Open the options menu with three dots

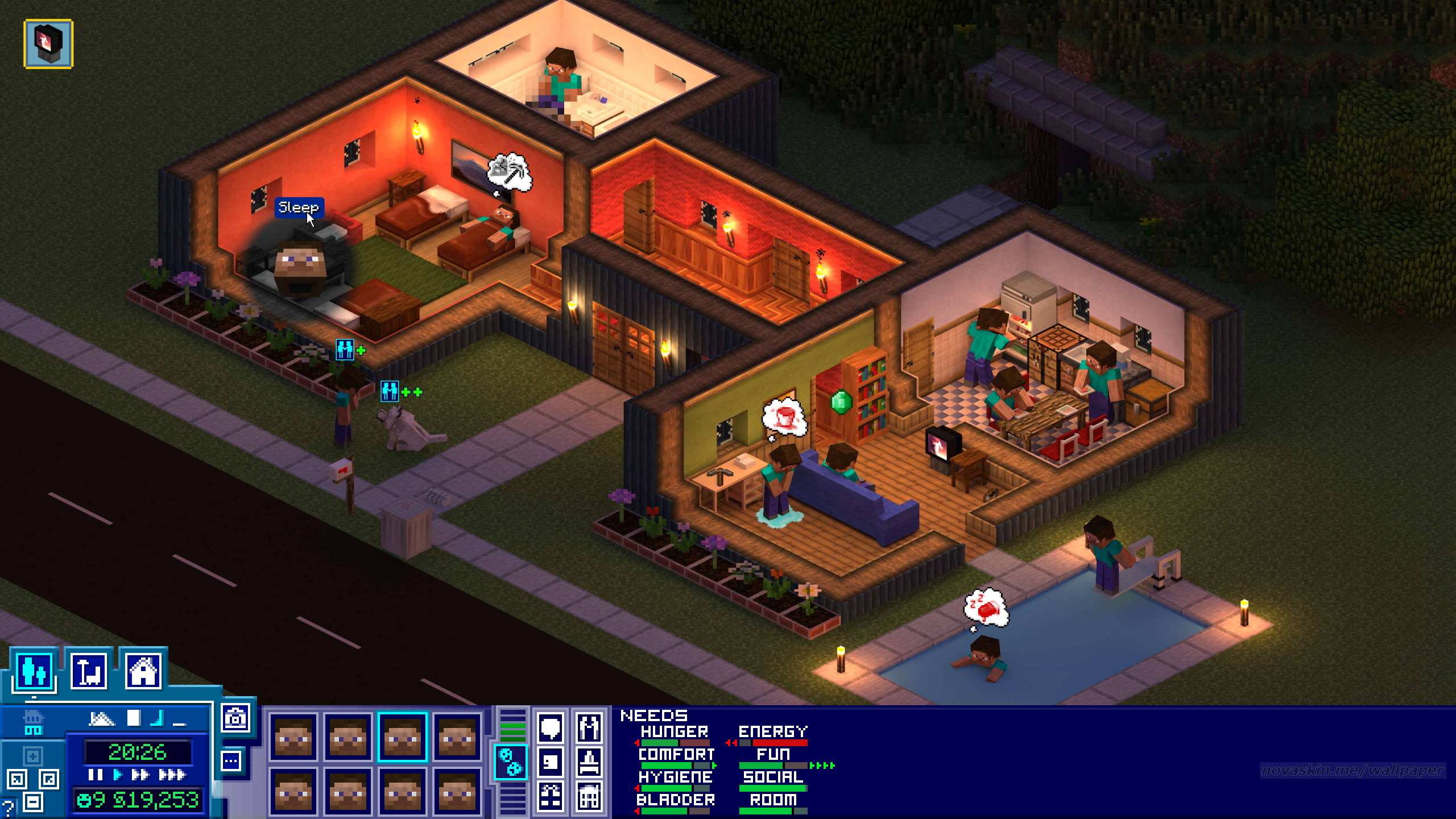pyautogui.click(x=231, y=761)
